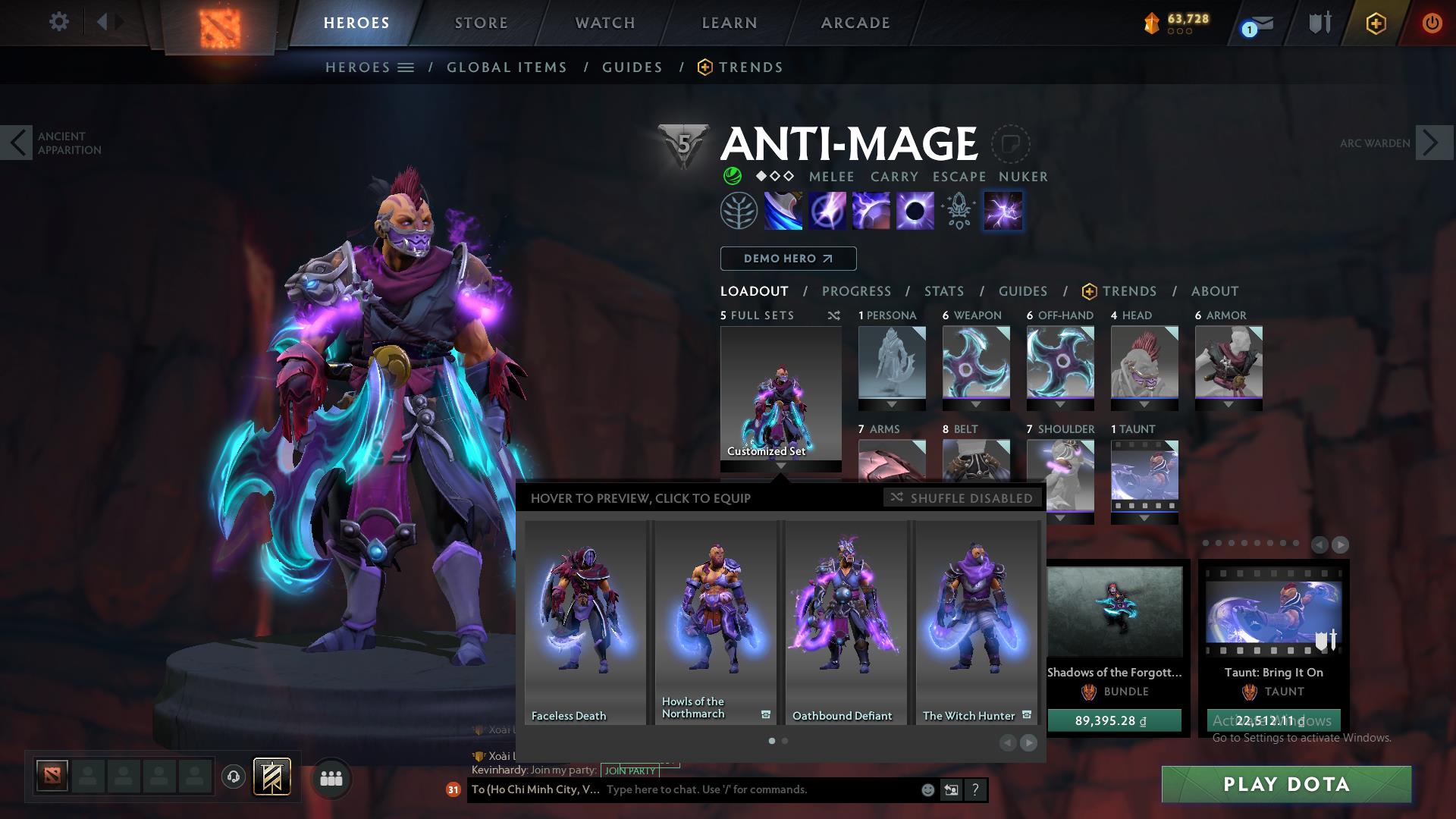Open the Dota Plus shield icon
This screenshot has height=819, width=1456.
coord(1375,23)
